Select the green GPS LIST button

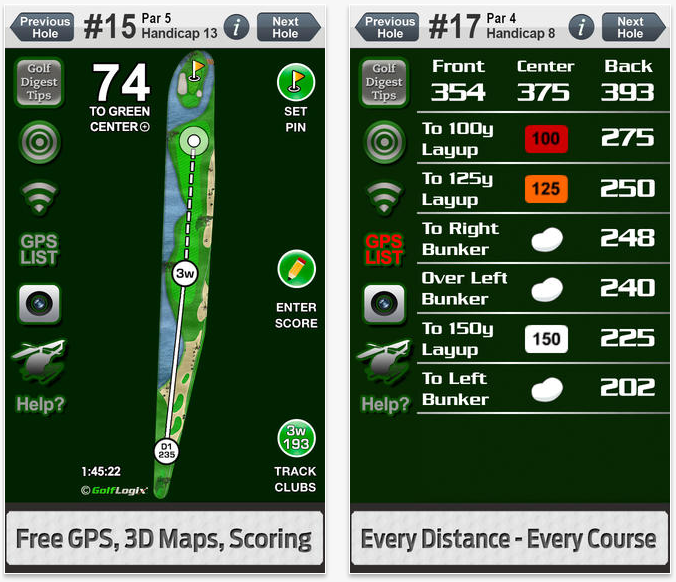[x=39, y=248]
